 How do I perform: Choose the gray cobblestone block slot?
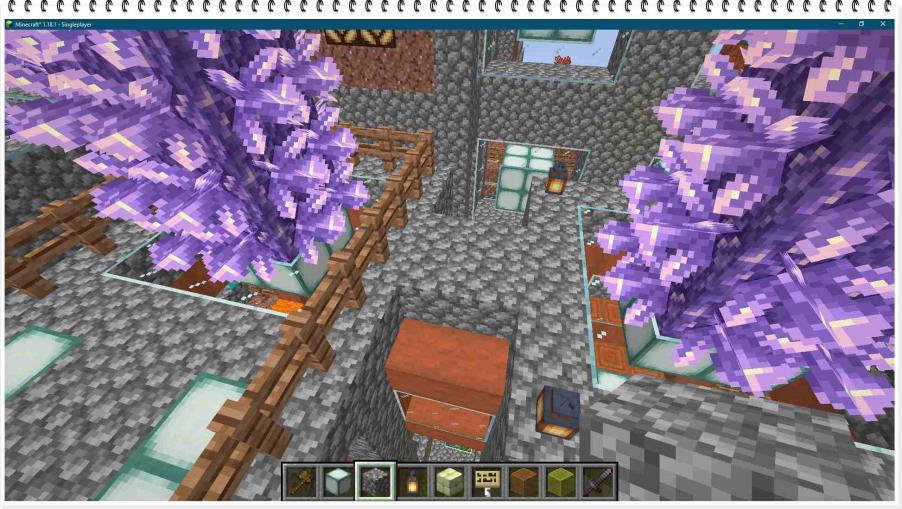pos(375,482)
